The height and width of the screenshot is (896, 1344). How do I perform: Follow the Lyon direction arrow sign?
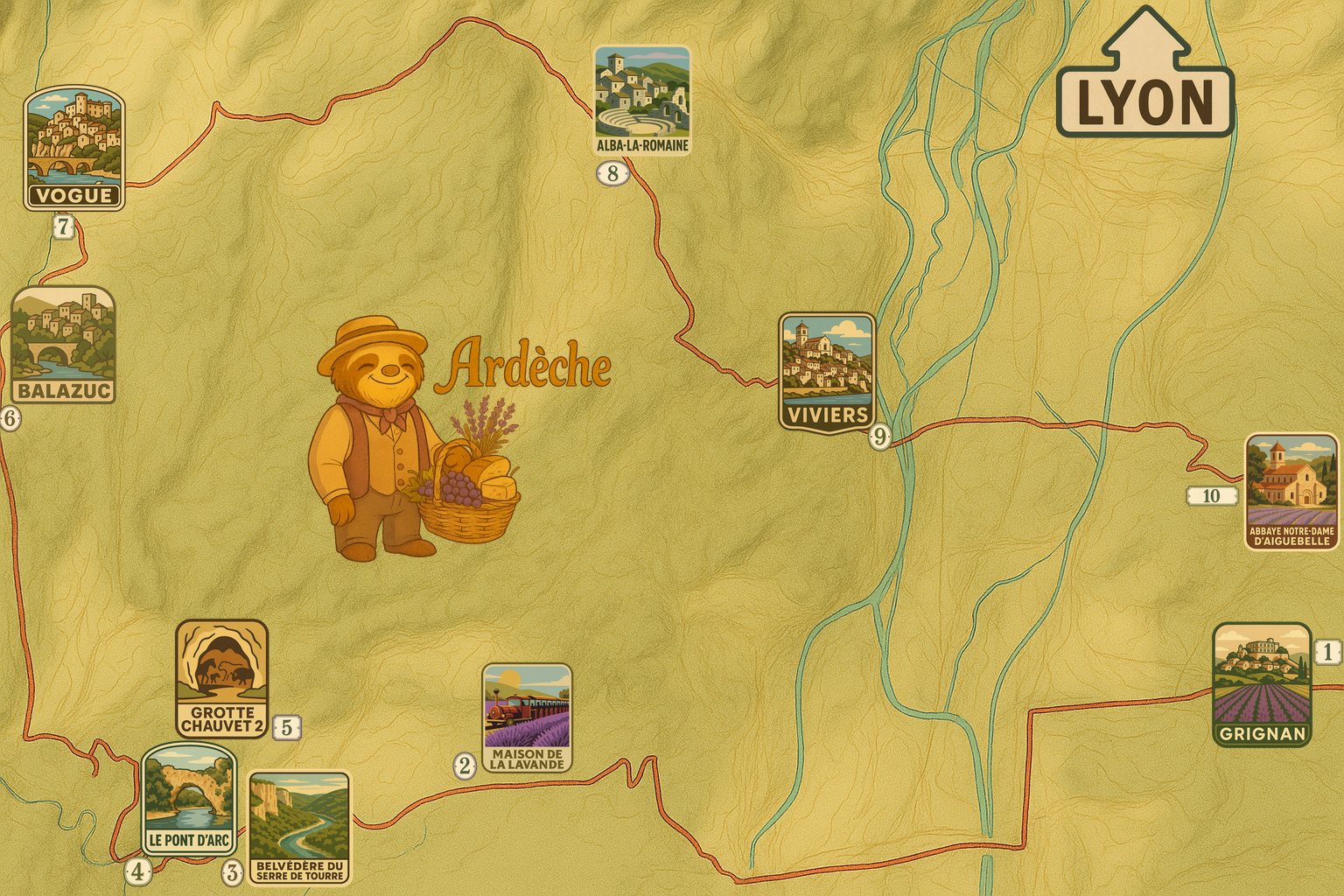(x=1145, y=77)
